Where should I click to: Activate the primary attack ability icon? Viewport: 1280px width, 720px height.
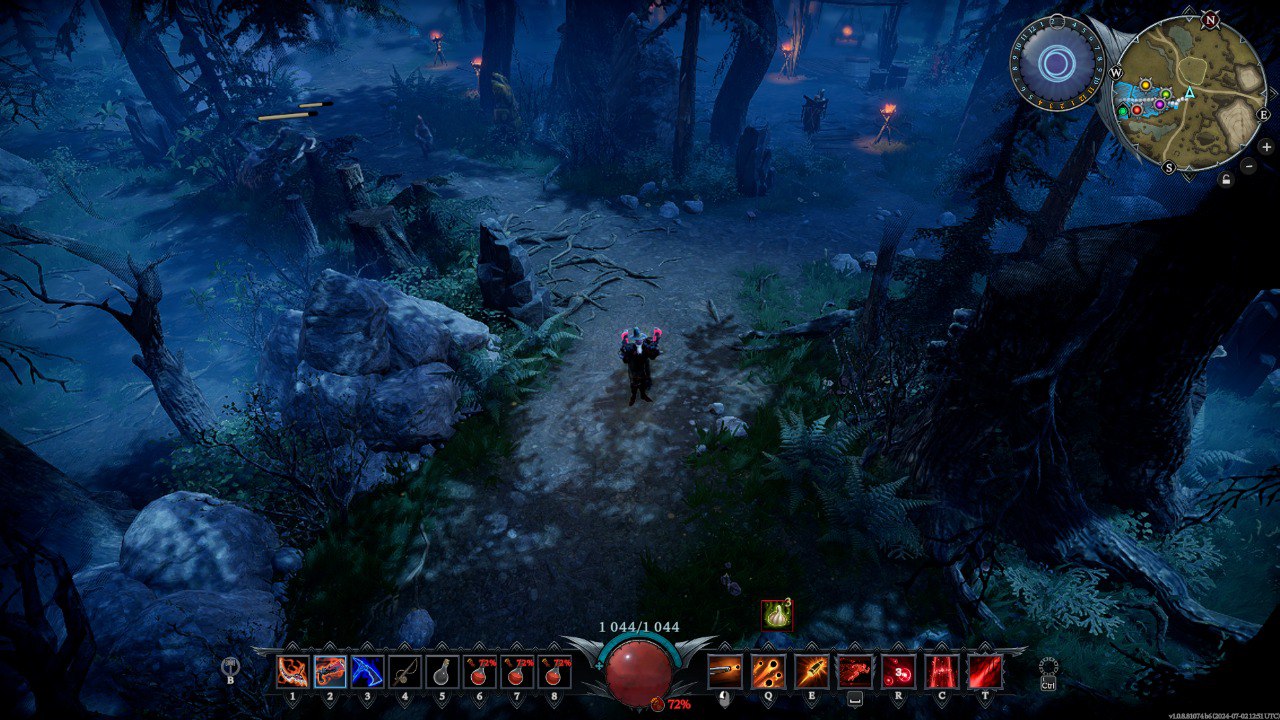point(725,671)
